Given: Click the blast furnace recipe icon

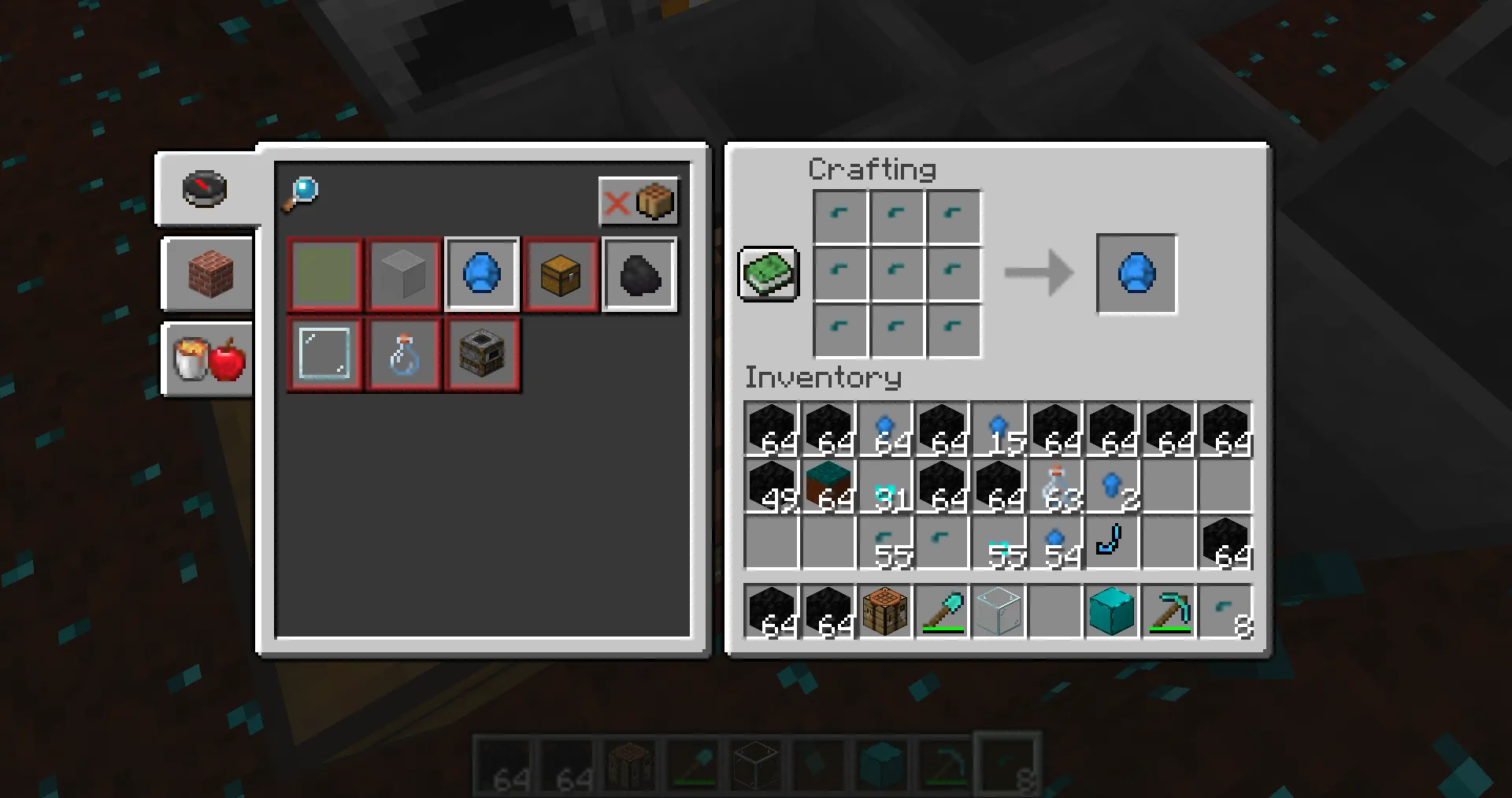Looking at the screenshot, I should point(482,354).
